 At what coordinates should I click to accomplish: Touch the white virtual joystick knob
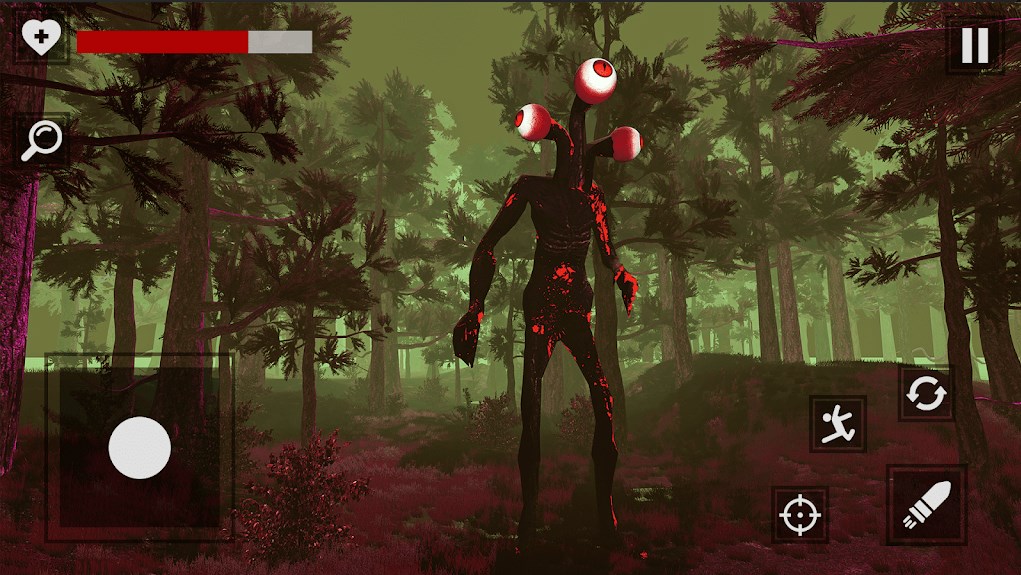(139, 447)
